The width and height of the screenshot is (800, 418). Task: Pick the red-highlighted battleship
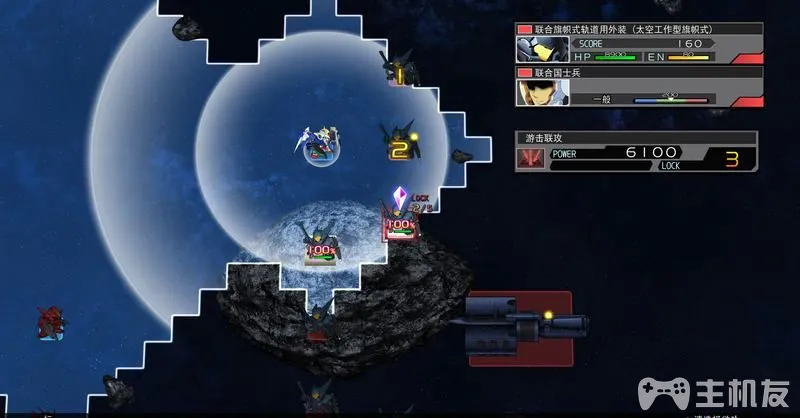pyautogui.click(x=520, y=322)
